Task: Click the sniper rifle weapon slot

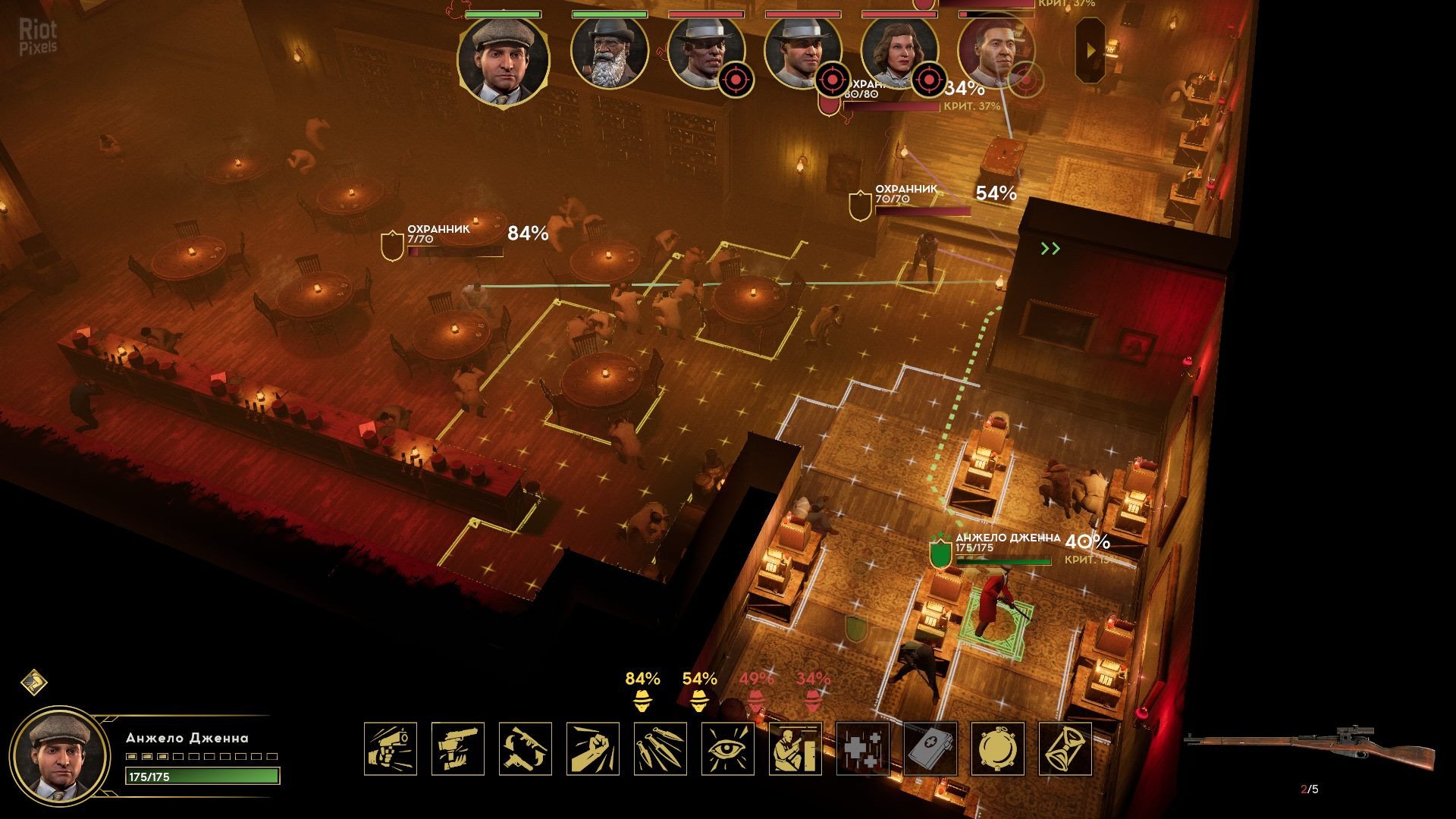Action: coord(1310,747)
